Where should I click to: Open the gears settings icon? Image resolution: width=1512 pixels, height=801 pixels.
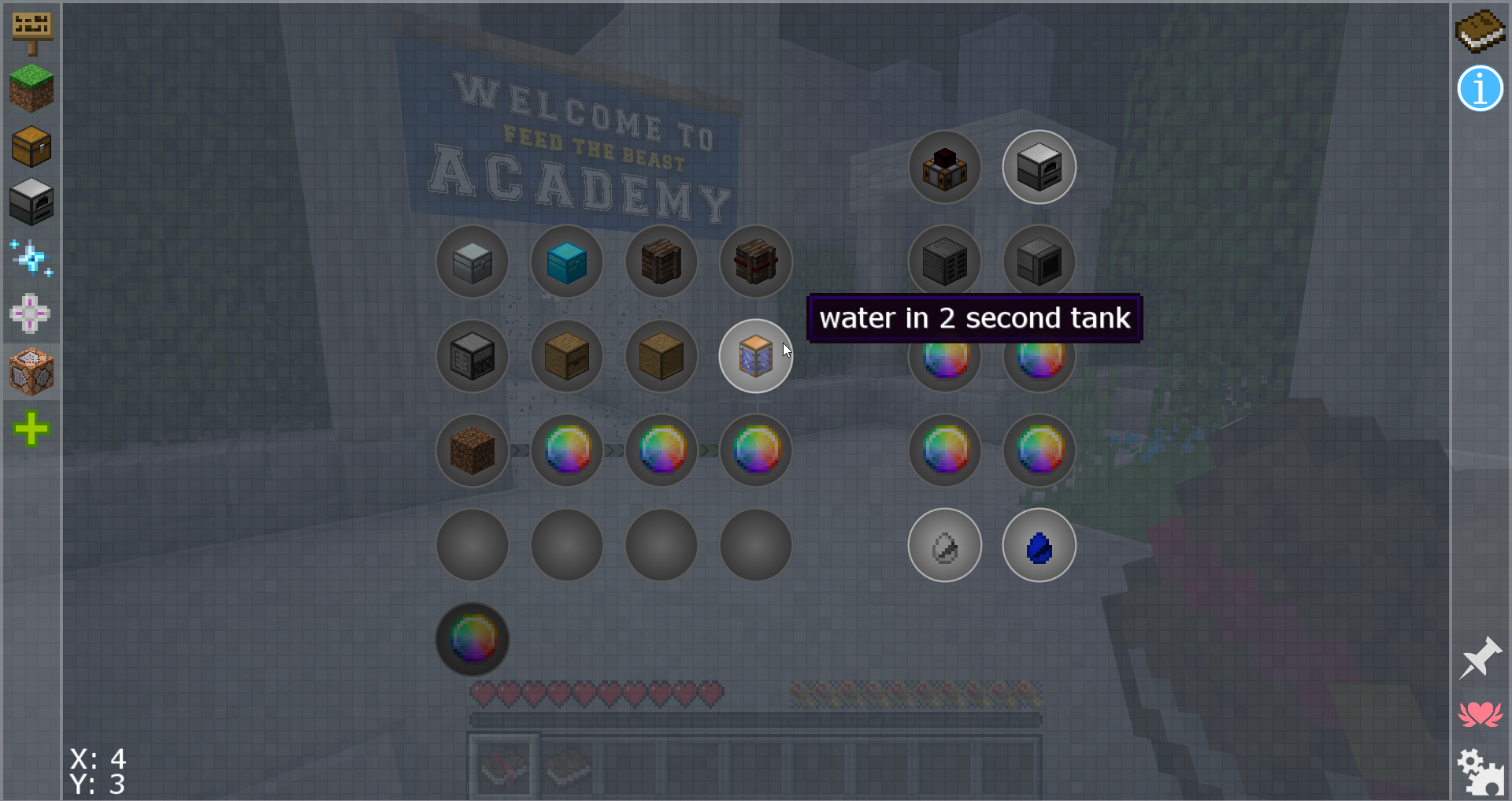[x=1480, y=771]
